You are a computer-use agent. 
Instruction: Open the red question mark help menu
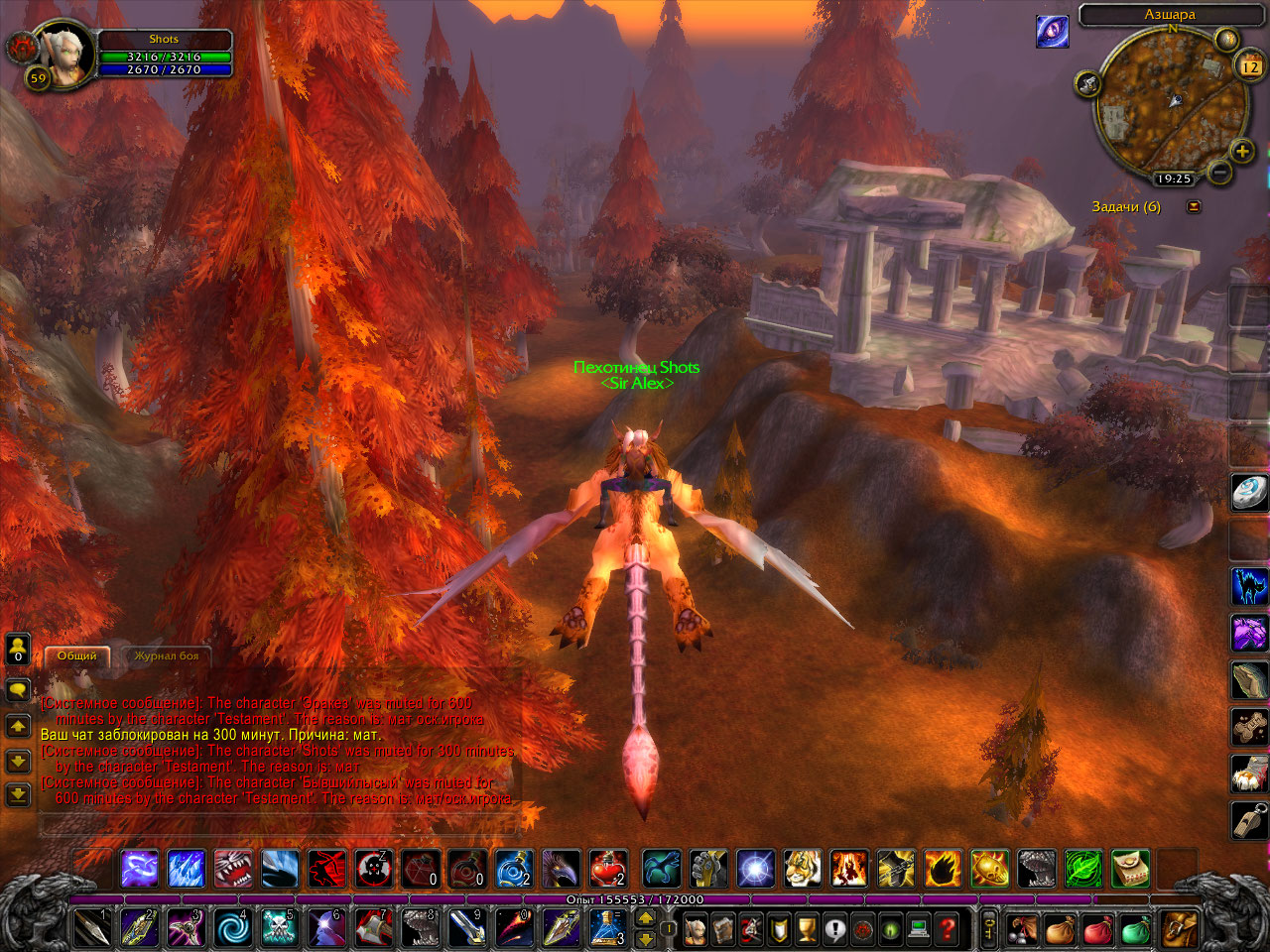pyautogui.click(x=948, y=929)
